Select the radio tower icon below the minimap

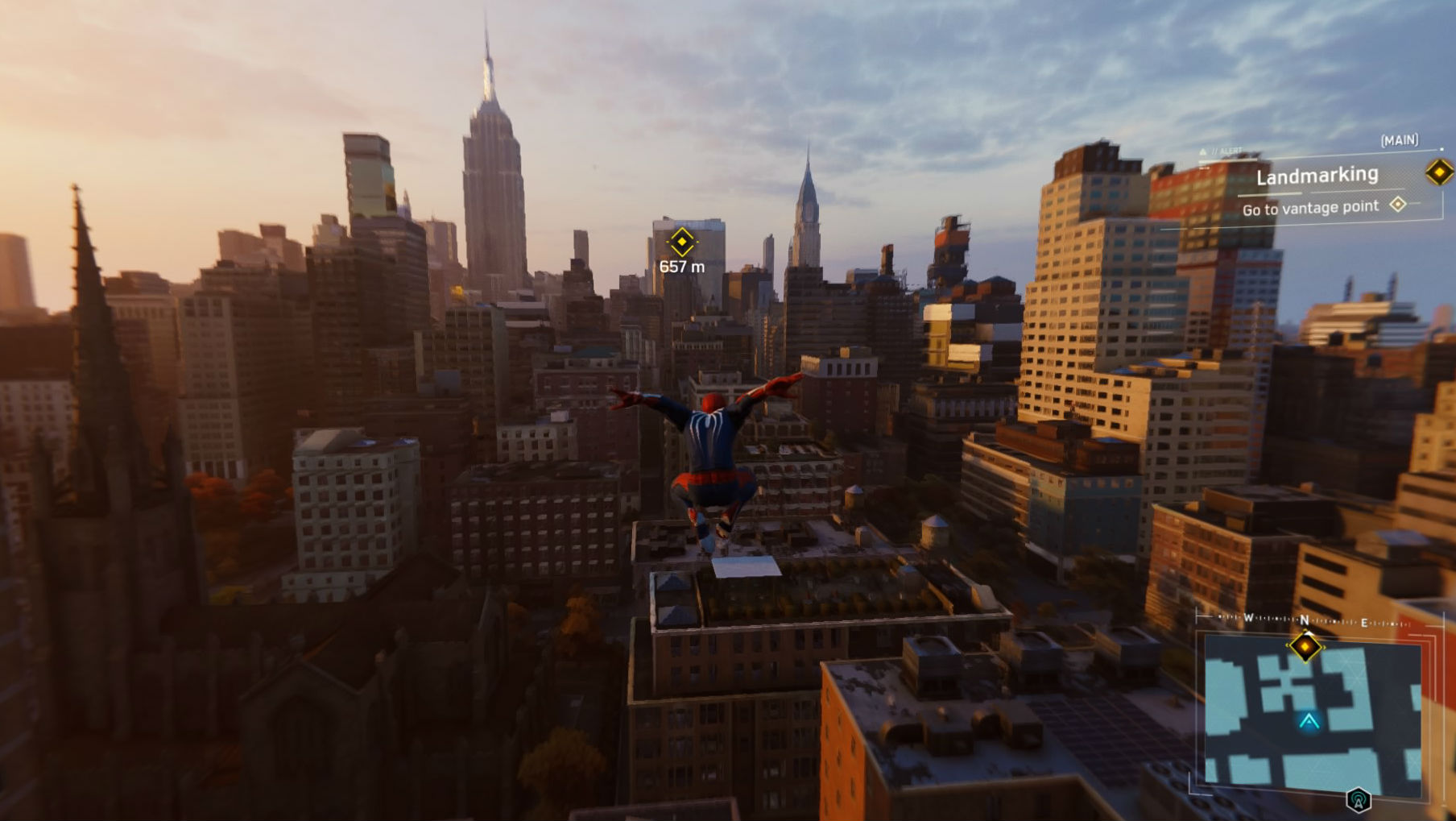coord(1358,799)
